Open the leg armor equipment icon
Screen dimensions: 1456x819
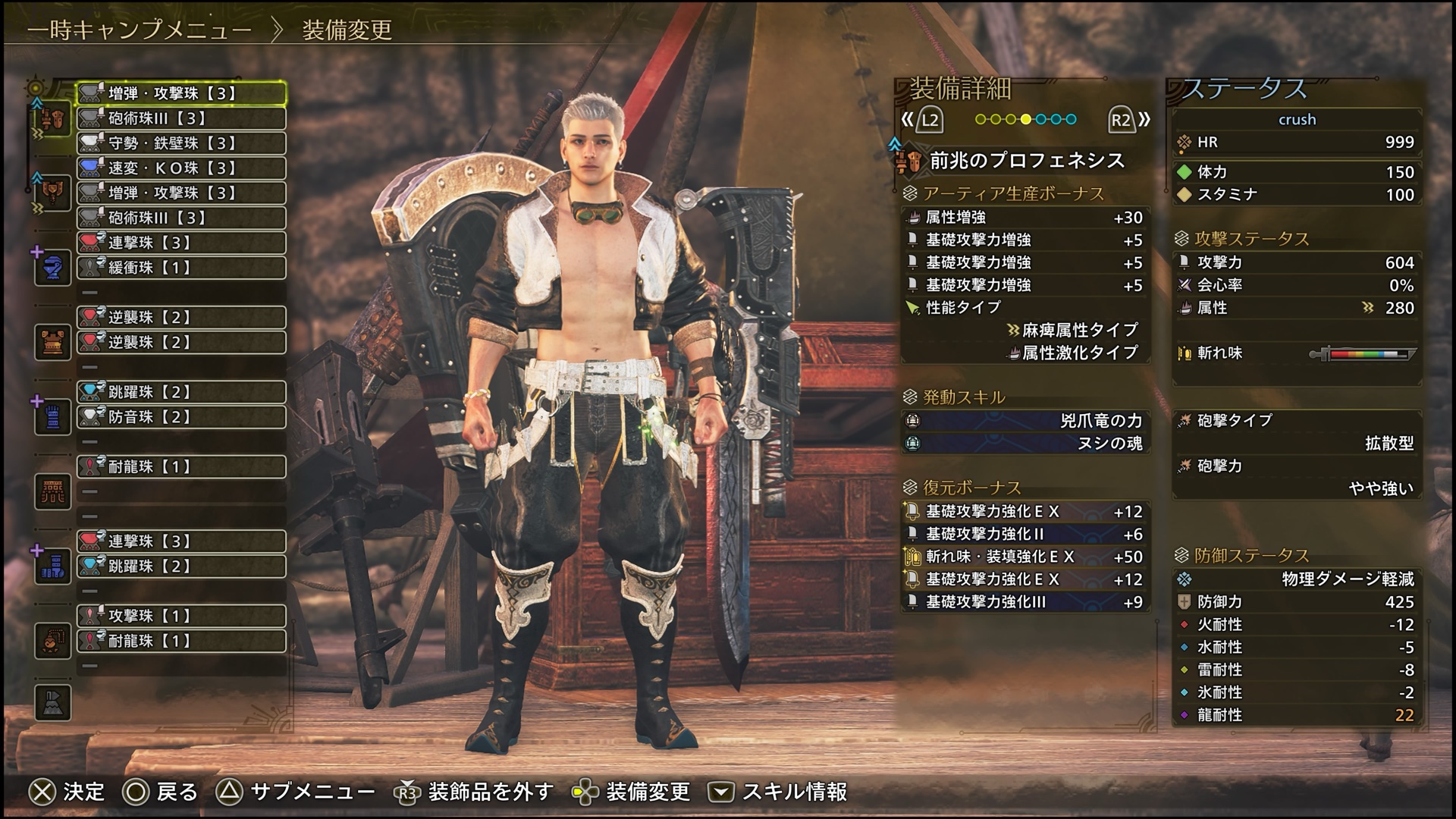[x=52, y=566]
